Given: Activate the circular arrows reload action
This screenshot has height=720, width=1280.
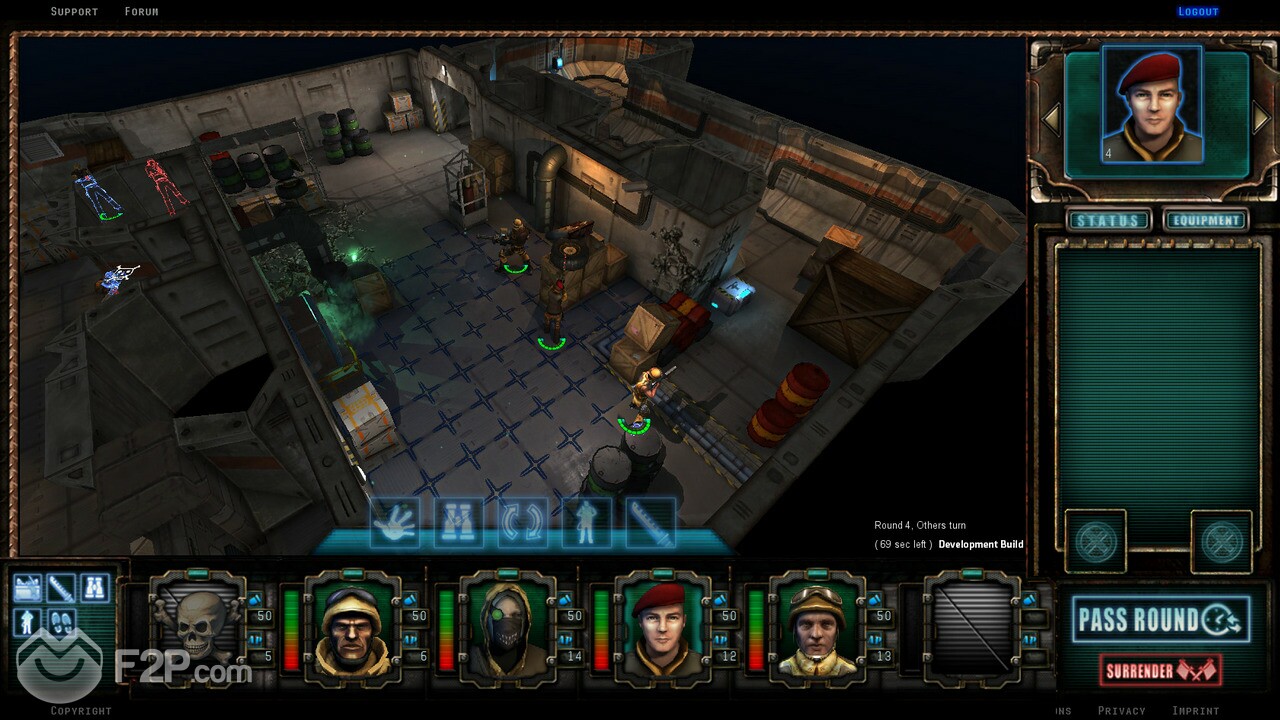Looking at the screenshot, I should [522, 523].
